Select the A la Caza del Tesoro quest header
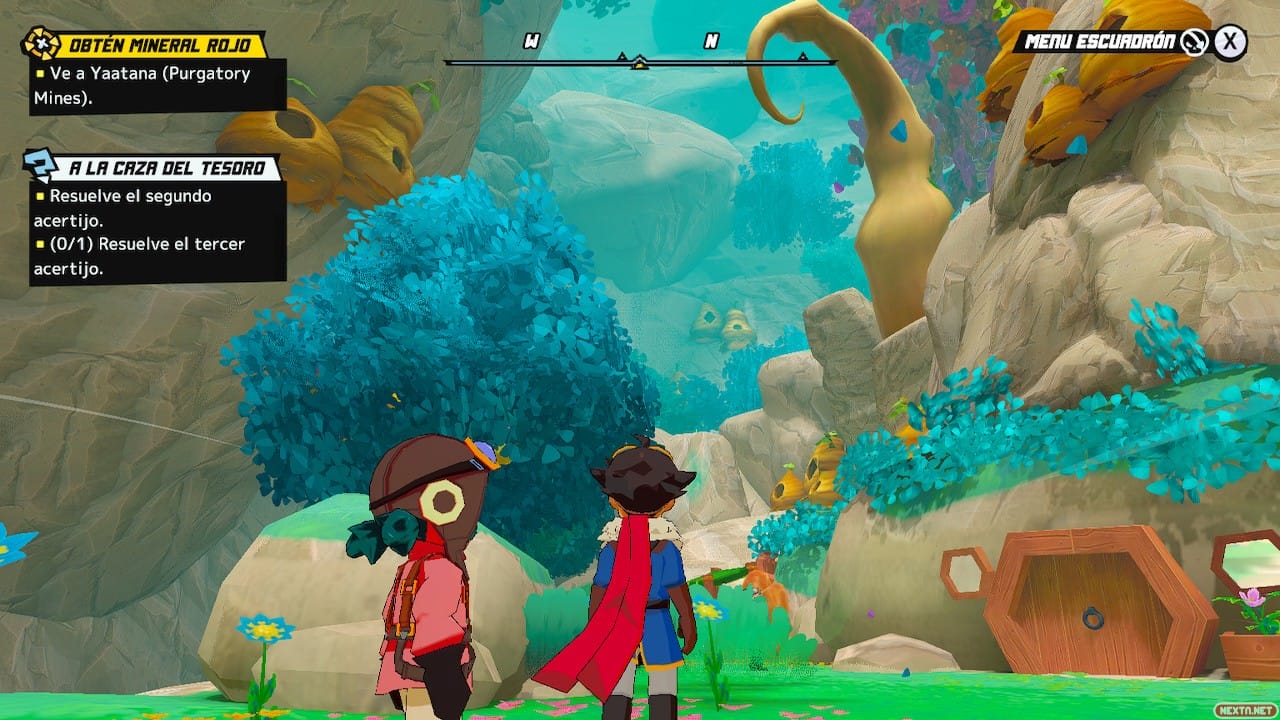 tap(167, 168)
